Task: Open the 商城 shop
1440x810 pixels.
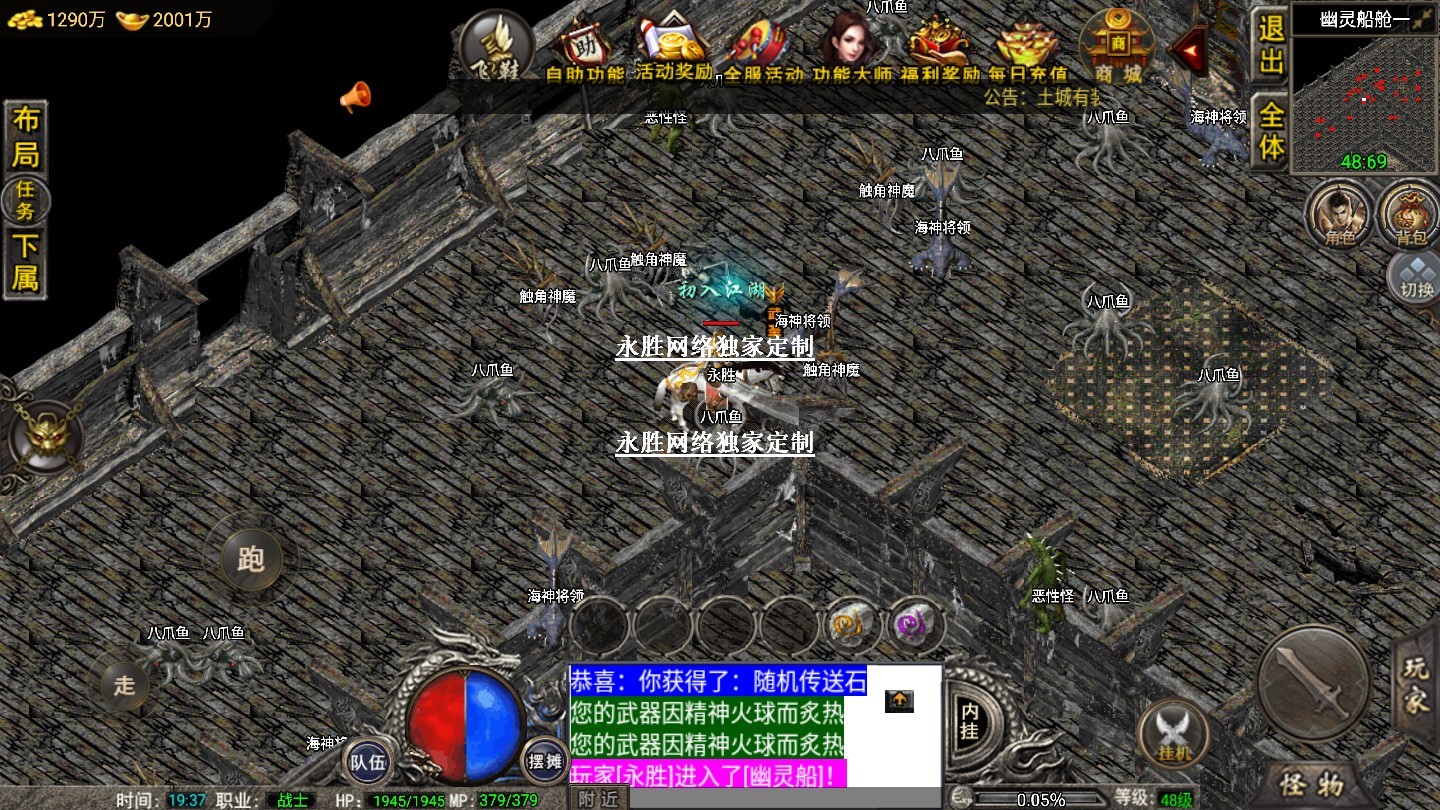Action: [x=1116, y=48]
